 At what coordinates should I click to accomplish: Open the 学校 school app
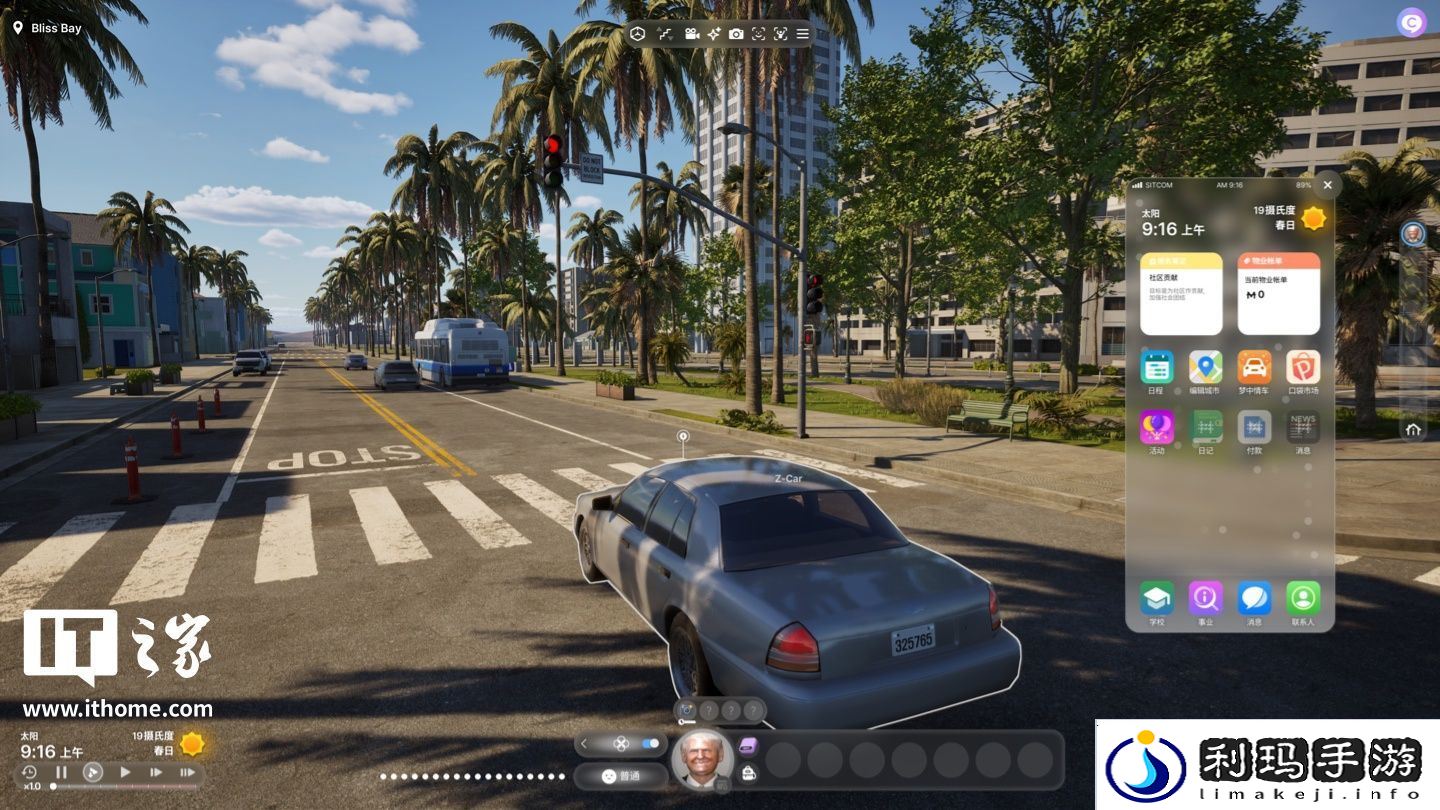1157,598
